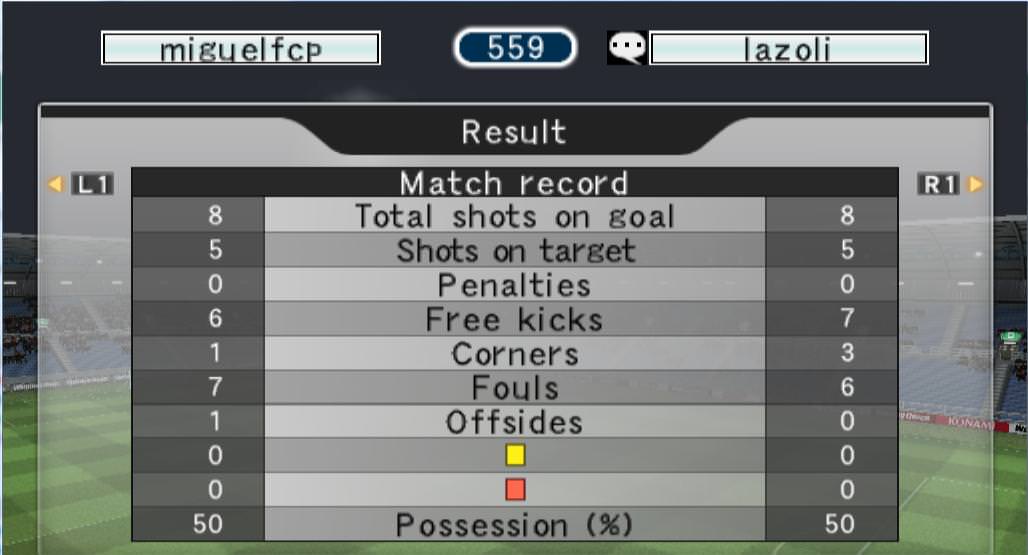The image size is (1028, 555).
Task: Click the yellow left arrow beside Match record
Action: [x=55, y=184]
